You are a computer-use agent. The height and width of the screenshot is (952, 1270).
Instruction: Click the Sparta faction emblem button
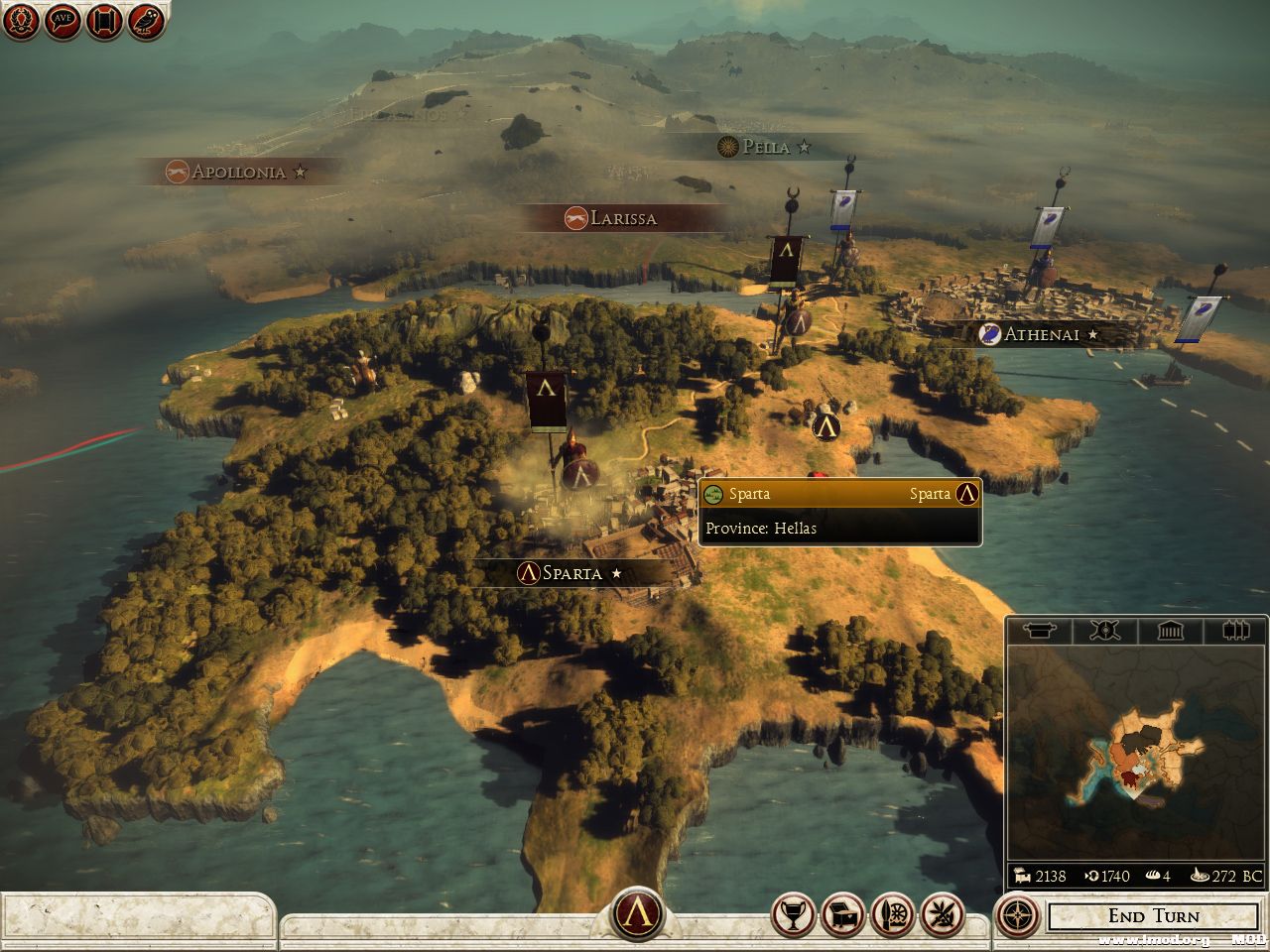tap(637, 913)
